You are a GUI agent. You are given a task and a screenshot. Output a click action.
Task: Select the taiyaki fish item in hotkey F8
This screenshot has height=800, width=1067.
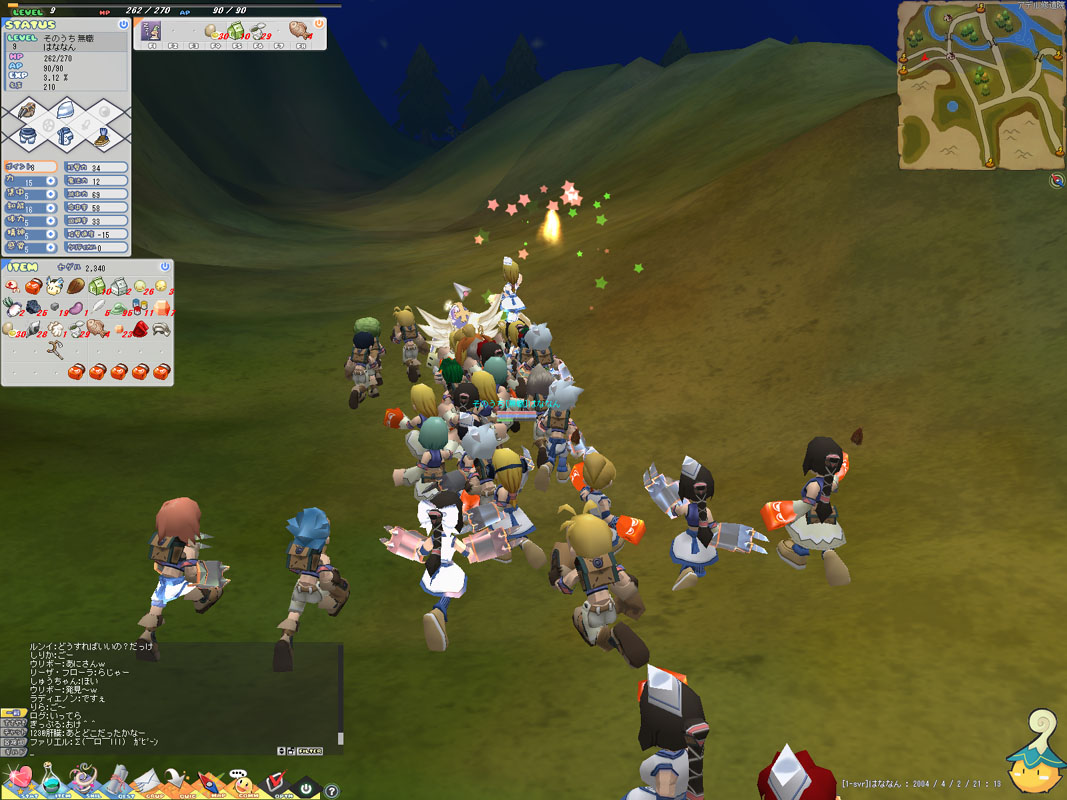tap(299, 31)
